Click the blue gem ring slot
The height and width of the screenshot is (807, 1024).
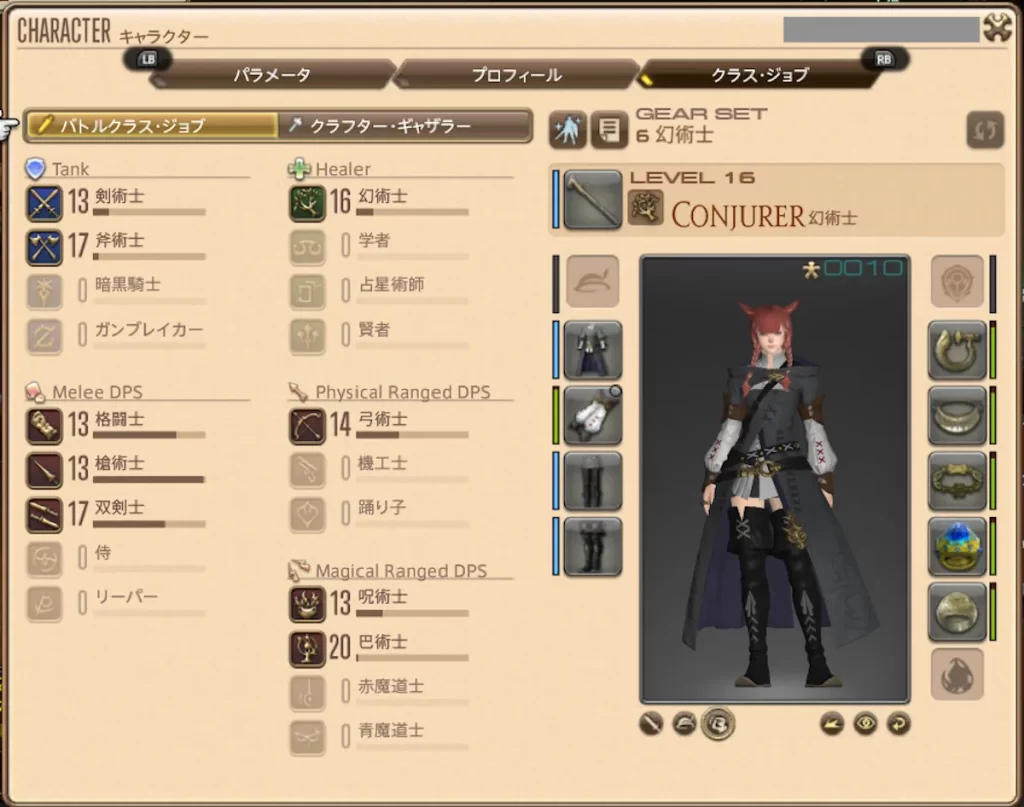click(x=957, y=547)
